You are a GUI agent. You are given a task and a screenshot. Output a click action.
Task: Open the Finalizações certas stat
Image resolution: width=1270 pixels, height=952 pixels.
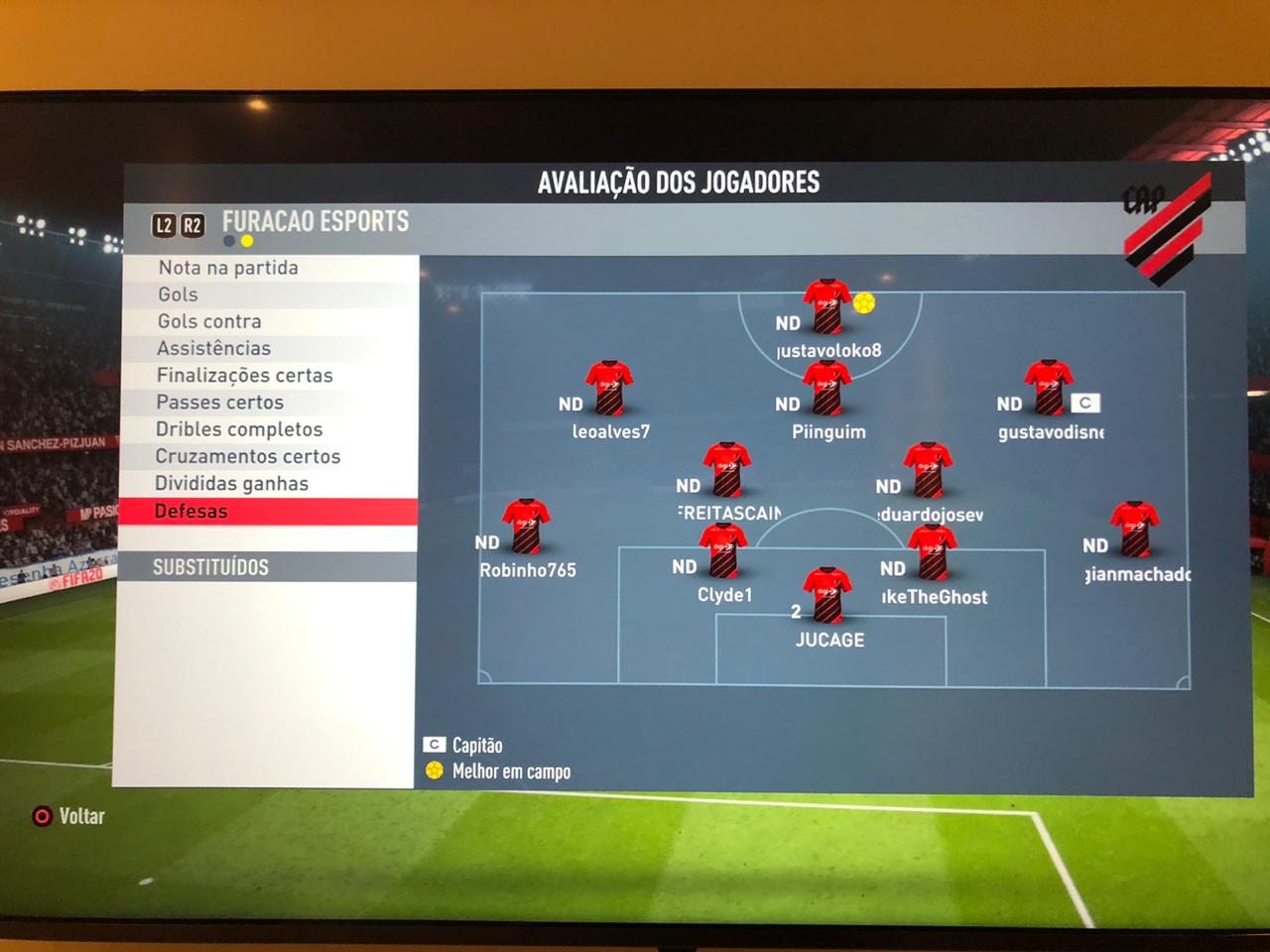pos(244,375)
